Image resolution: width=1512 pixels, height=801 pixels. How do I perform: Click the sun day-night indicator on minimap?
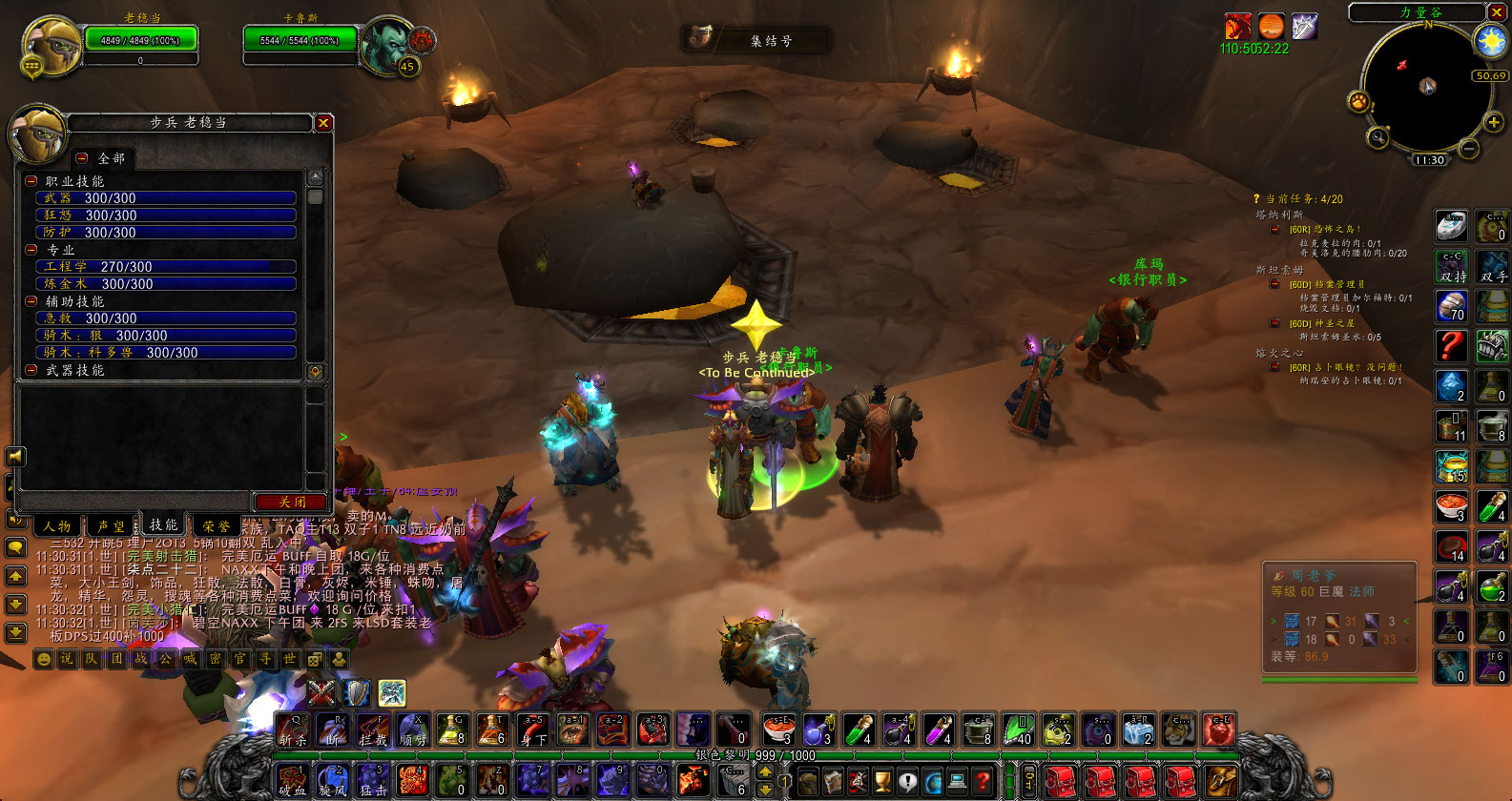pyautogui.click(x=1489, y=41)
